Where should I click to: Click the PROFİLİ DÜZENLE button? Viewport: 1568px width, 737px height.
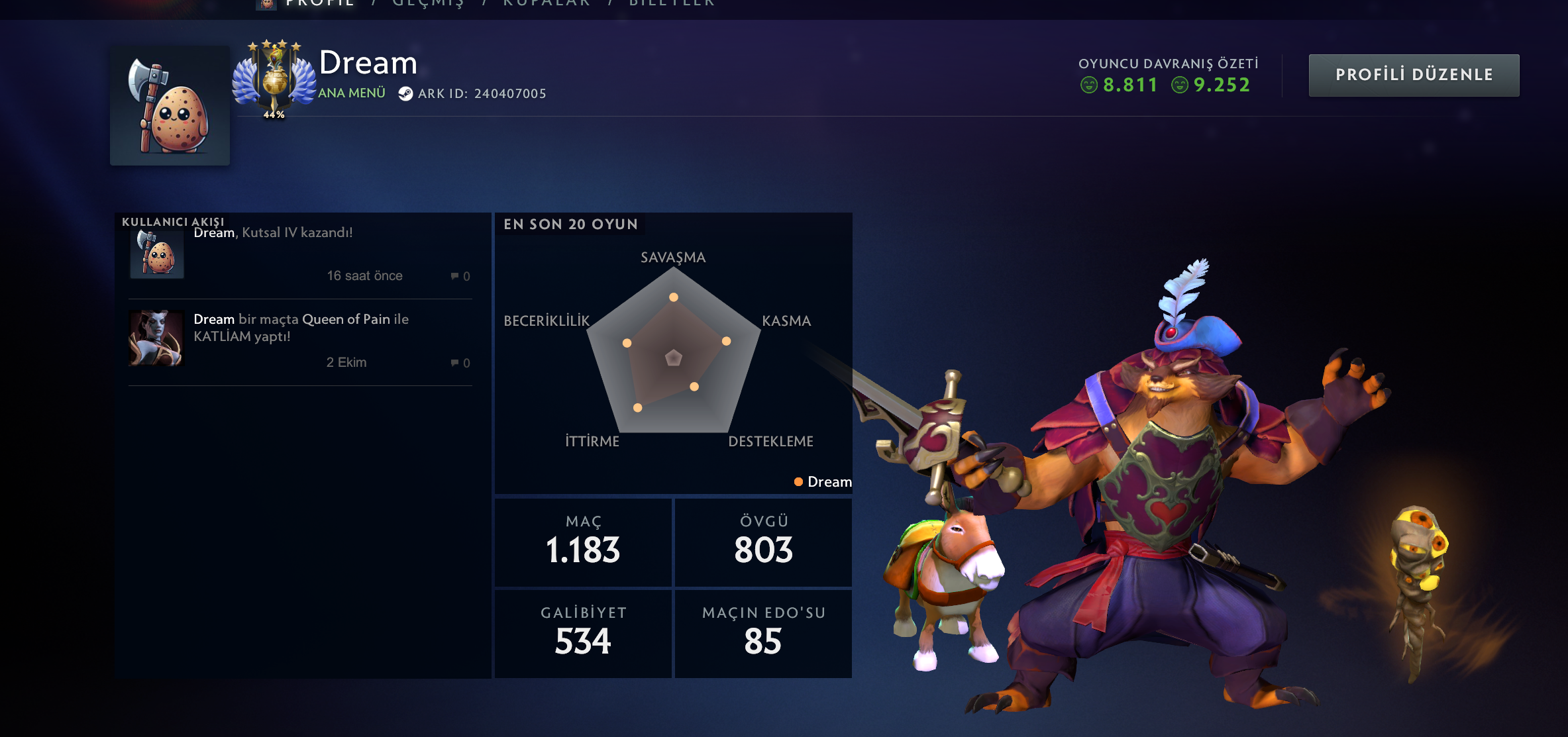(x=1414, y=75)
